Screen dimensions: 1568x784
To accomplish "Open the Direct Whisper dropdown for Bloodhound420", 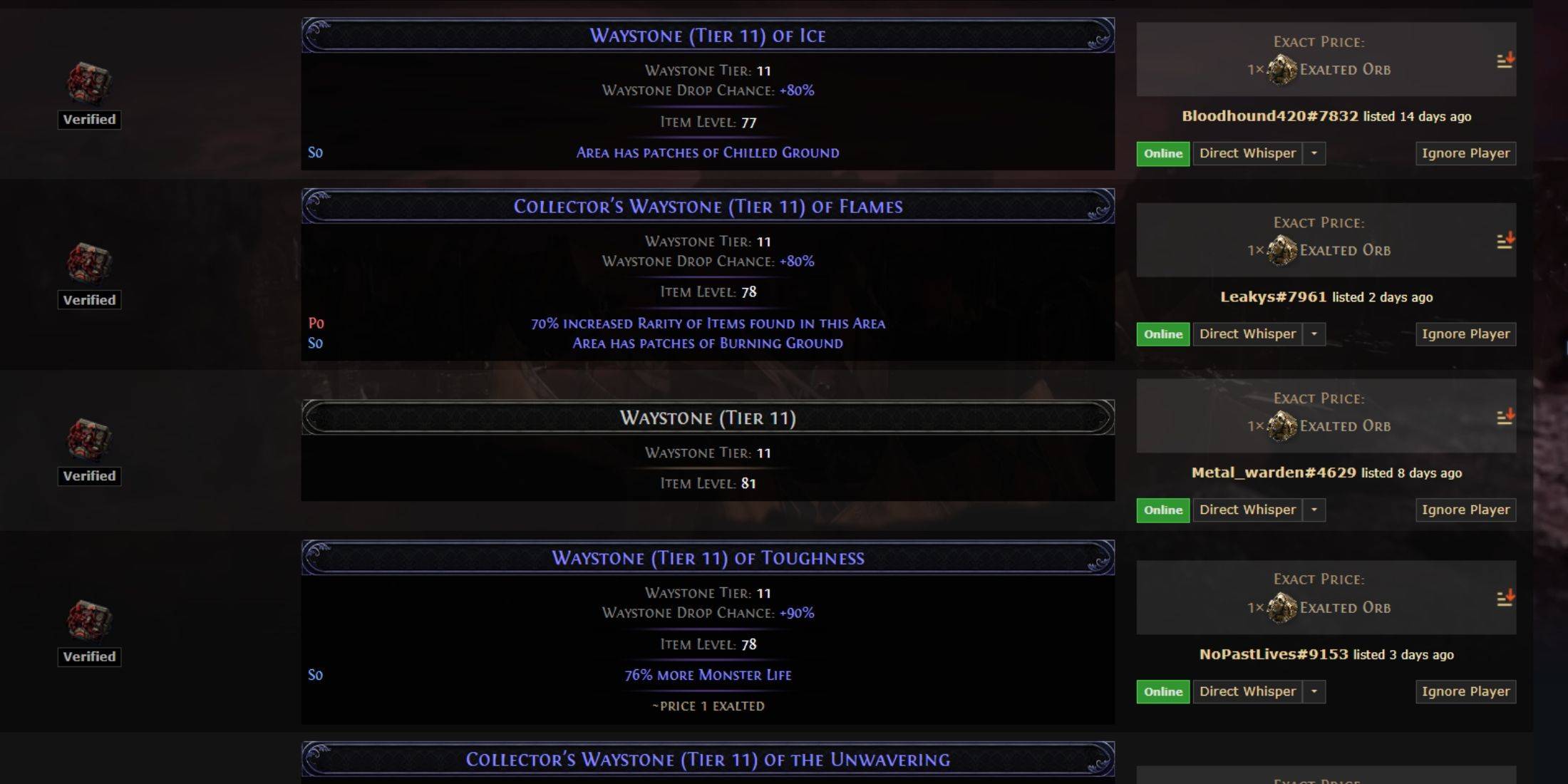I will click(x=1315, y=153).
